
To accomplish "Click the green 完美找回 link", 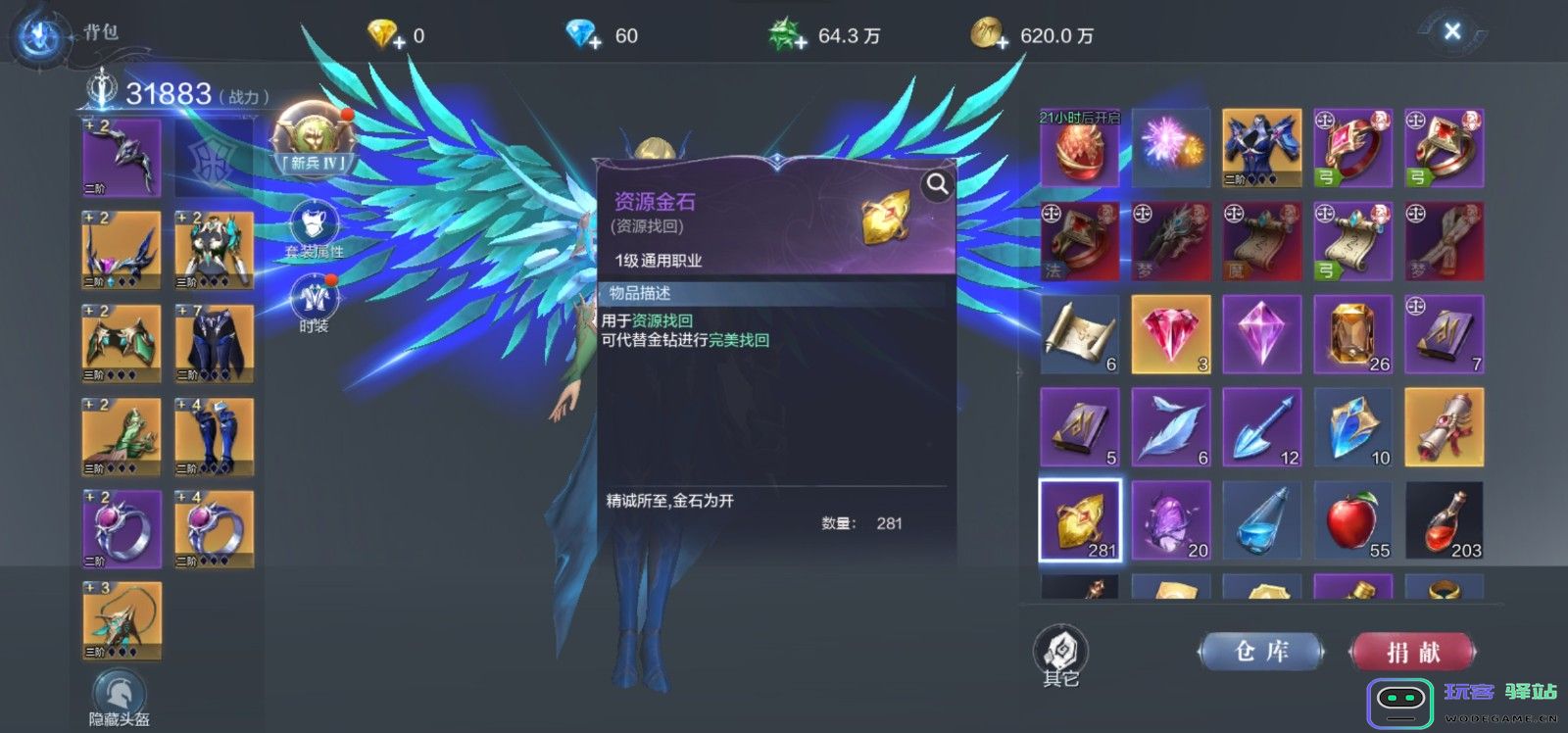I will (741, 339).
